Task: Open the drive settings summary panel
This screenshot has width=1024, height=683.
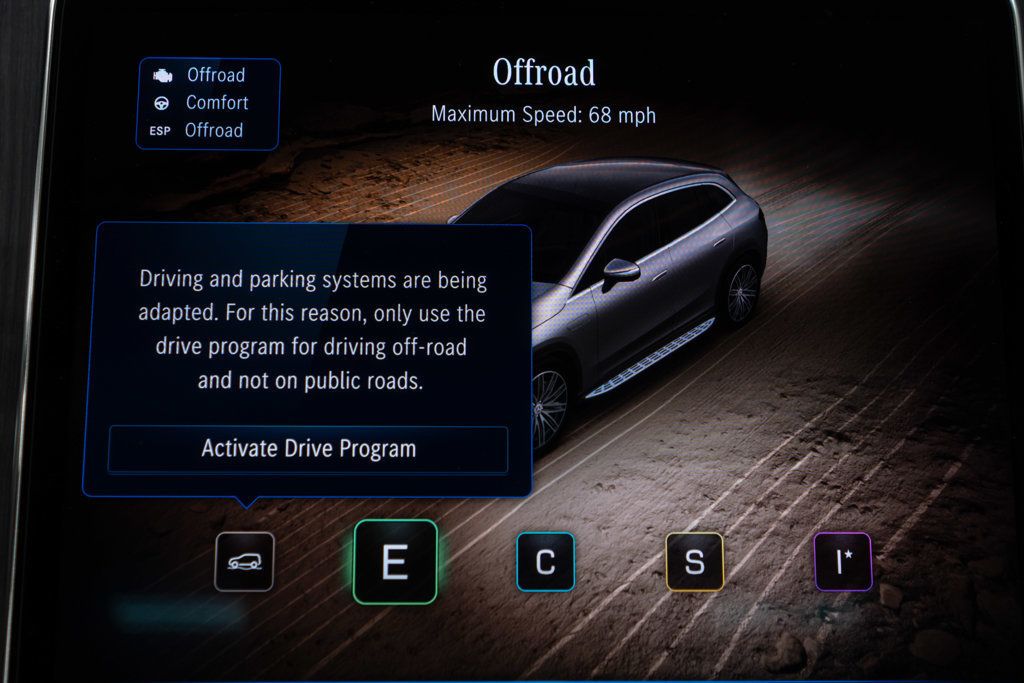Action: click(208, 103)
